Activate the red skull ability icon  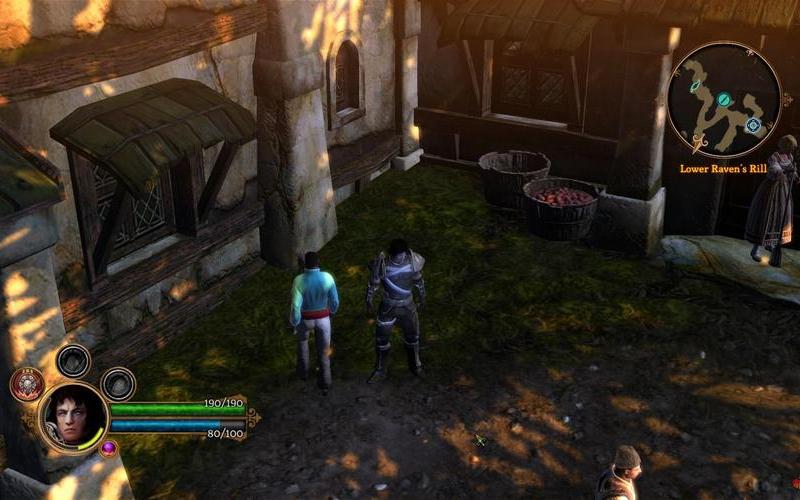click(x=26, y=384)
